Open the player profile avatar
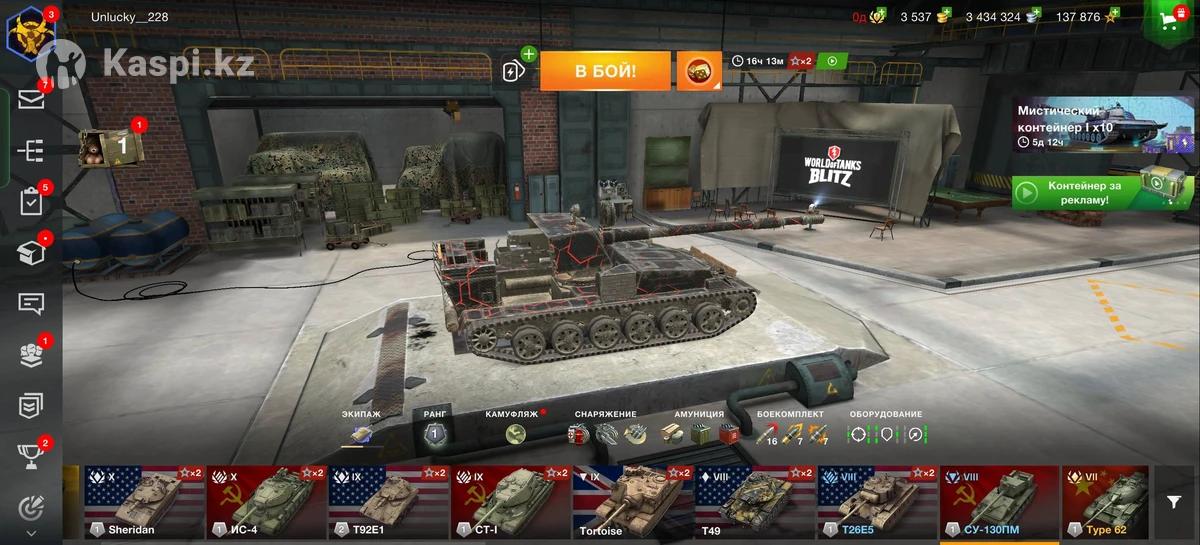Image resolution: width=1200 pixels, height=545 pixels. point(29,32)
